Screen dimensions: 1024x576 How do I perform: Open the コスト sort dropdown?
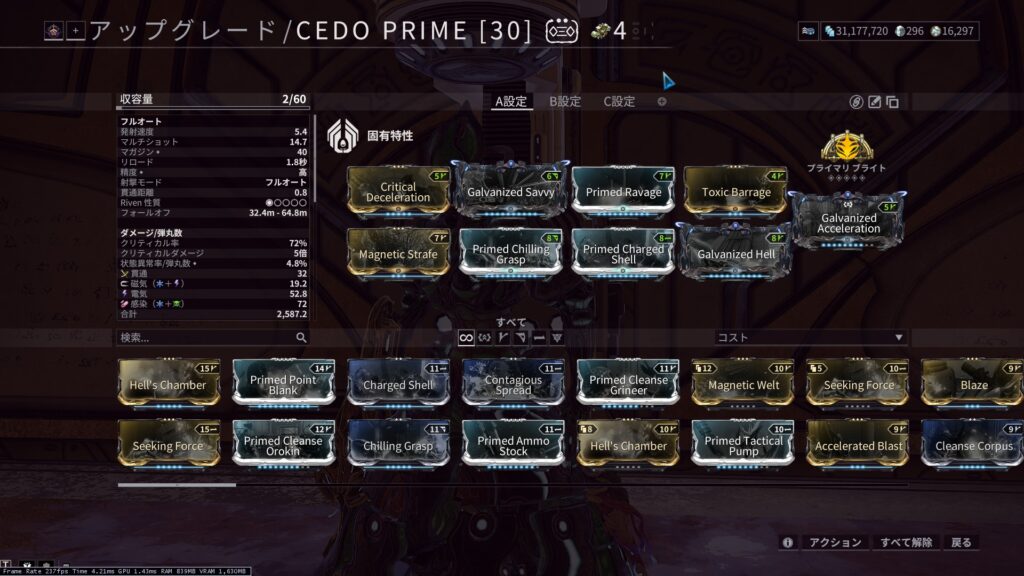click(810, 338)
